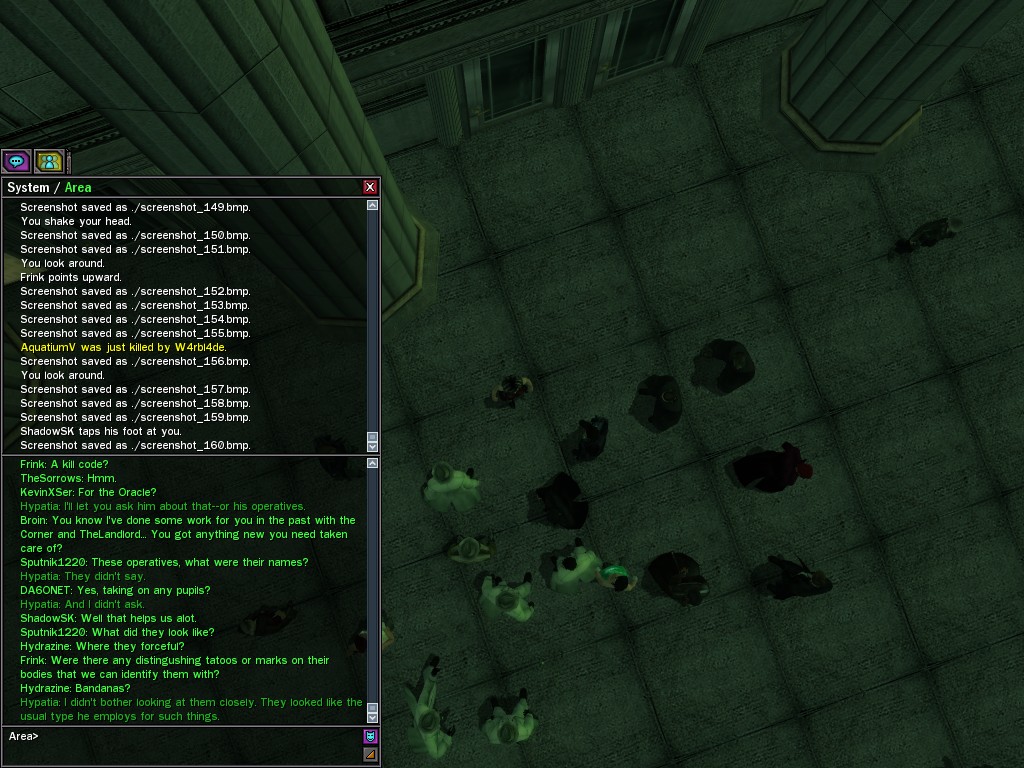The height and width of the screenshot is (768, 1024).
Task: Open the purple speech bubble chat icon
Action: pos(16,161)
